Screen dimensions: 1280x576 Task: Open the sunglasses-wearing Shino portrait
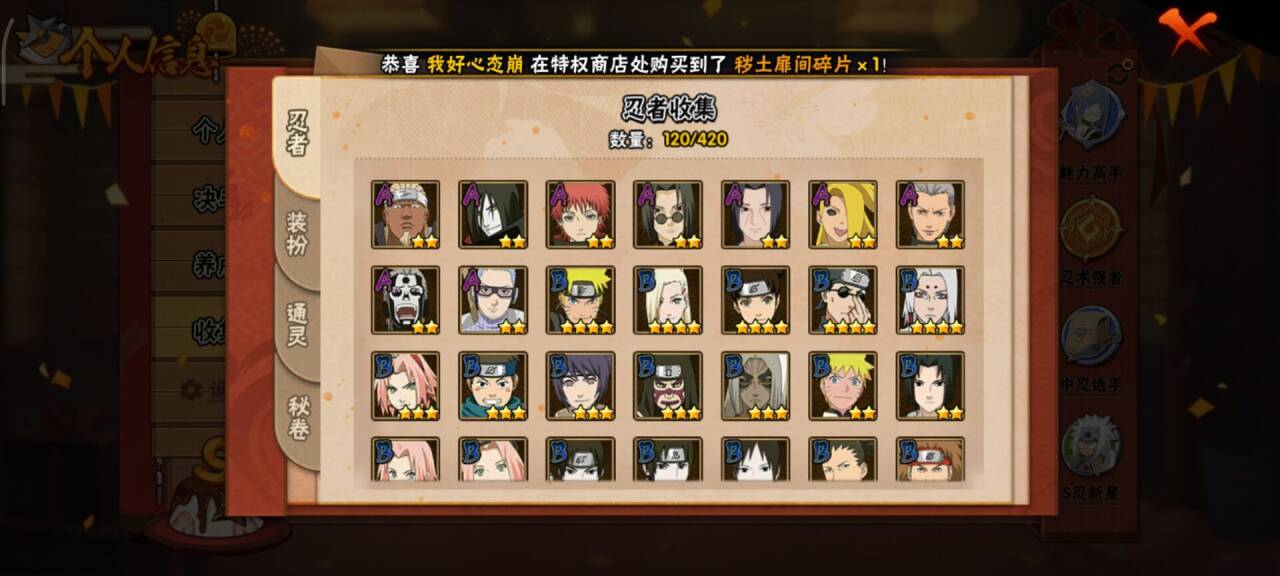tap(668, 214)
